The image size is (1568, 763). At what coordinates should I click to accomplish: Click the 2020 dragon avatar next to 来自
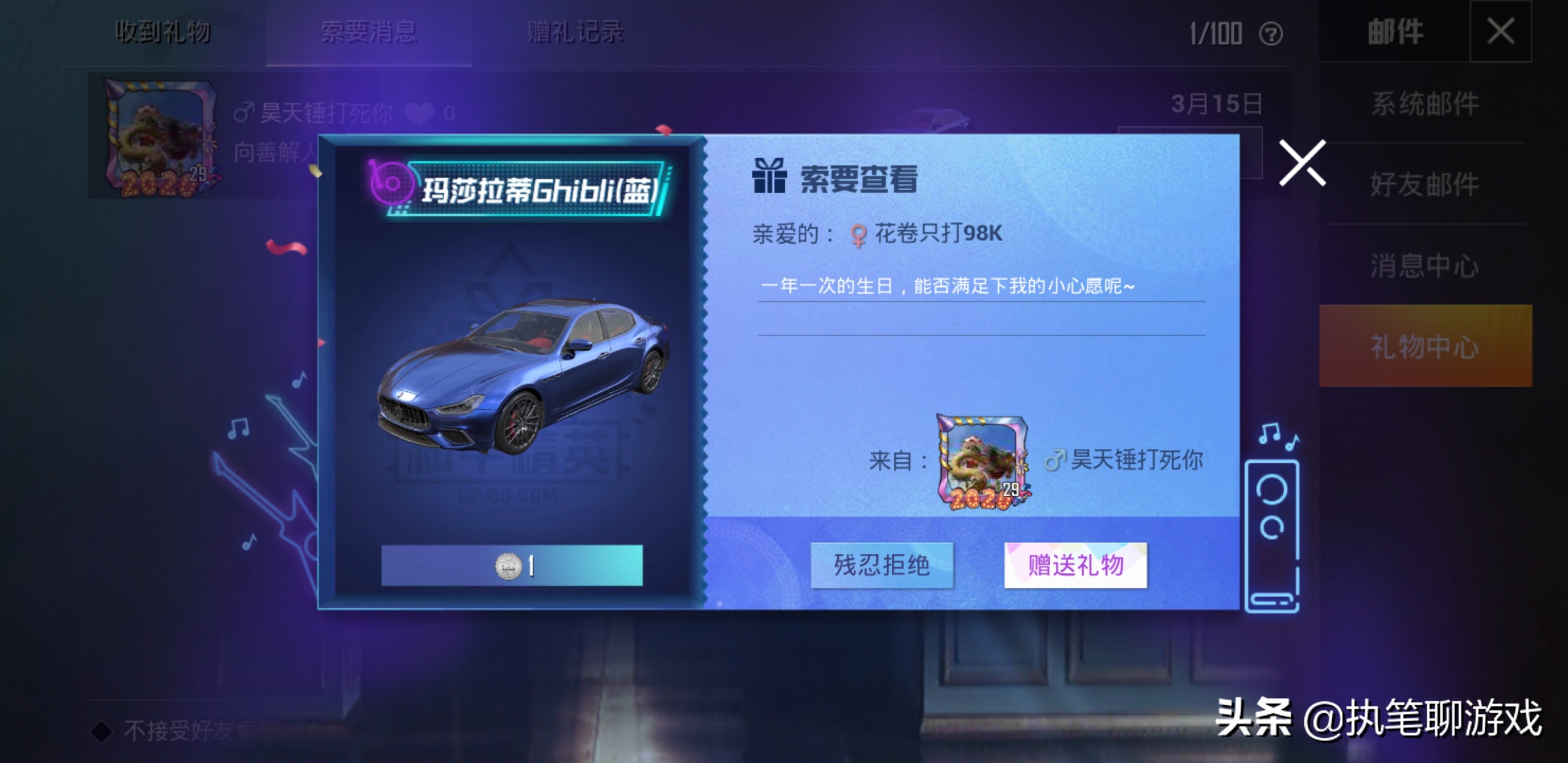[983, 463]
